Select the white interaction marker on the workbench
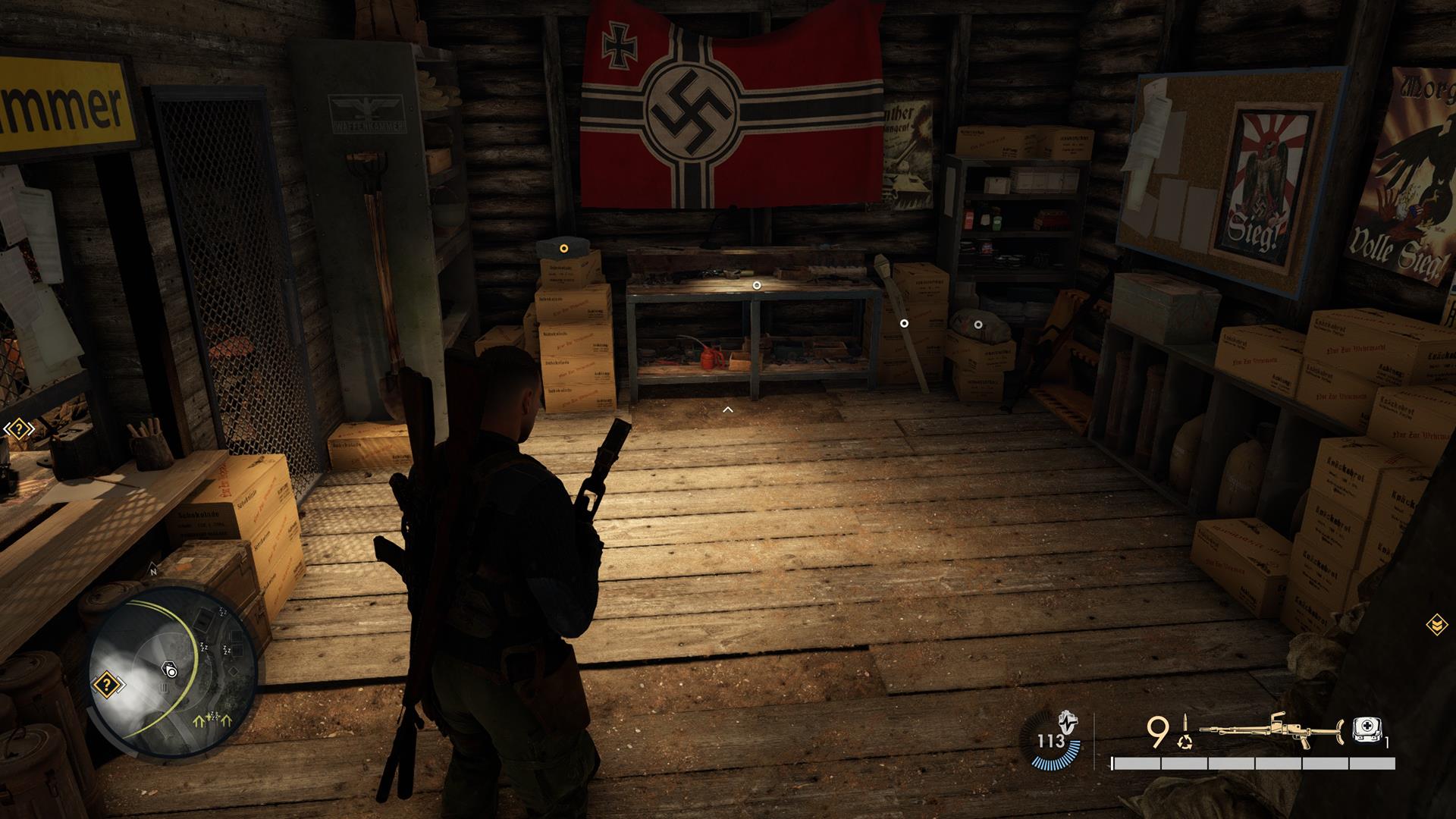 tap(756, 285)
